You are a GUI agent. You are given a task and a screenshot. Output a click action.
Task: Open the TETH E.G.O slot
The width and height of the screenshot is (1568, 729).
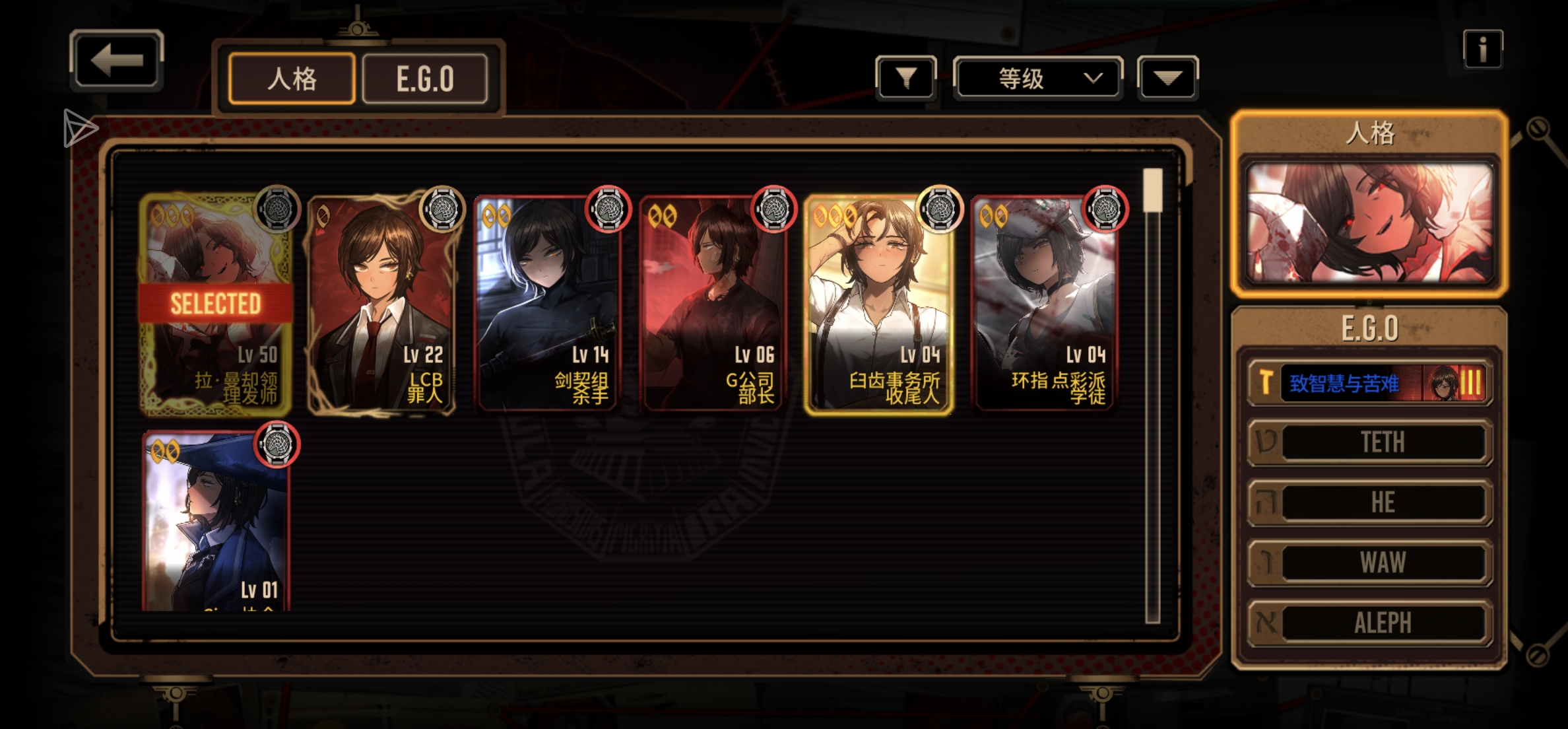[x=1370, y=442]
